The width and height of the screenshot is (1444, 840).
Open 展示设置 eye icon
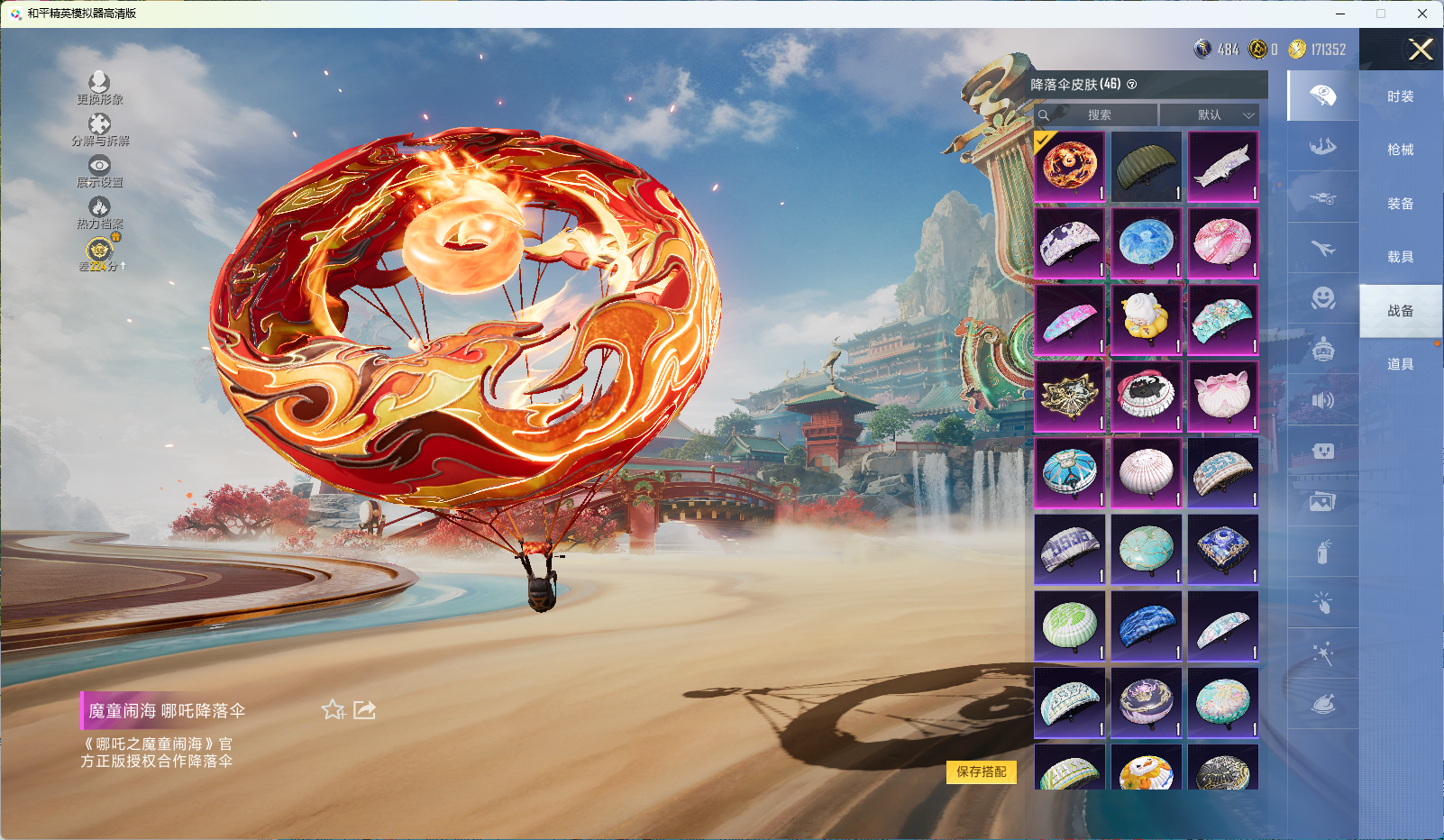99,170
